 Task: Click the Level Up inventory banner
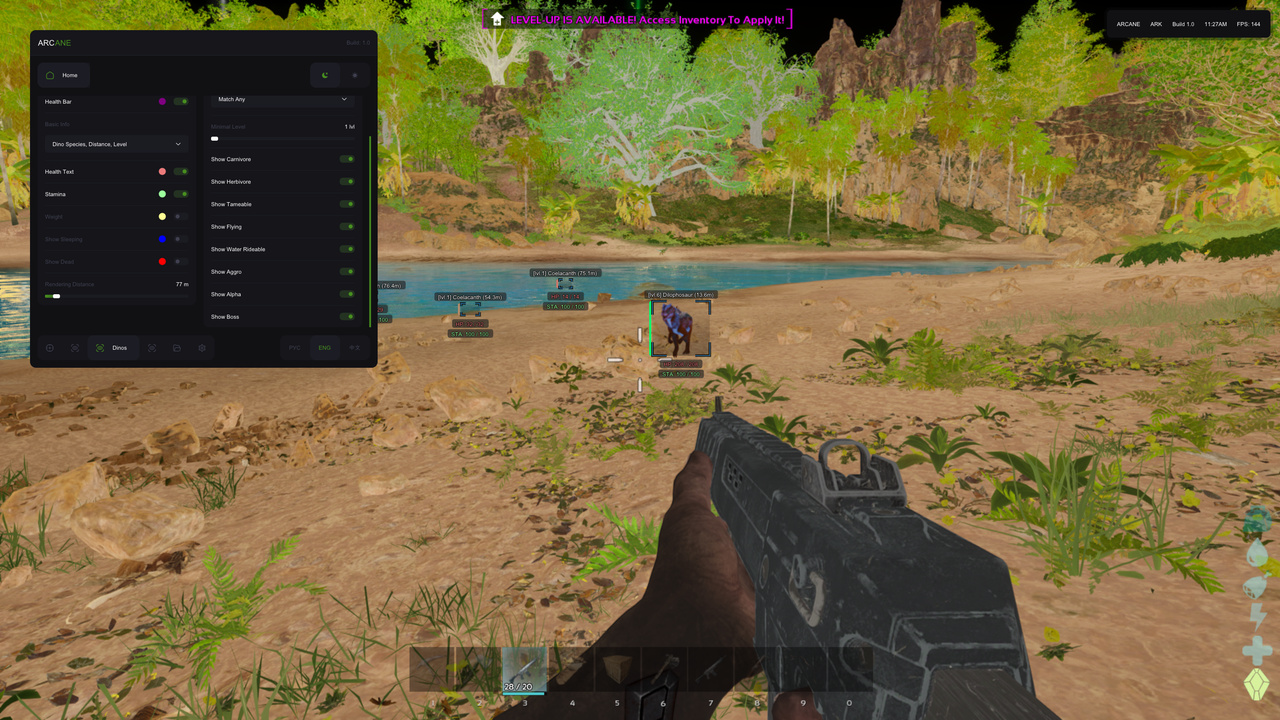tap(637, 18)
